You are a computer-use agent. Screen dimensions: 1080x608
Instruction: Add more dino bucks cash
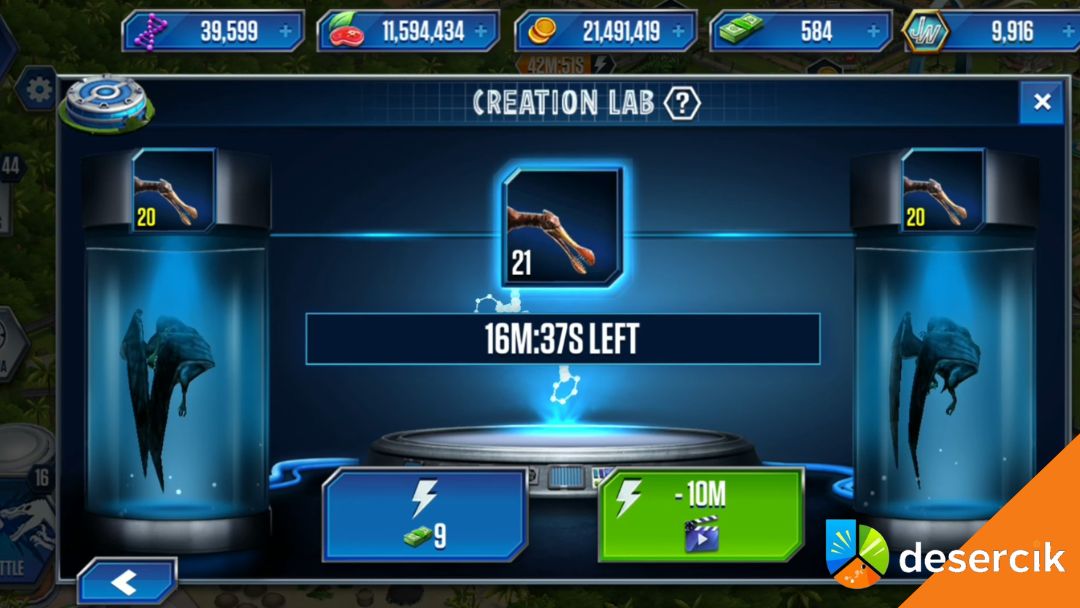coord(874,31)
